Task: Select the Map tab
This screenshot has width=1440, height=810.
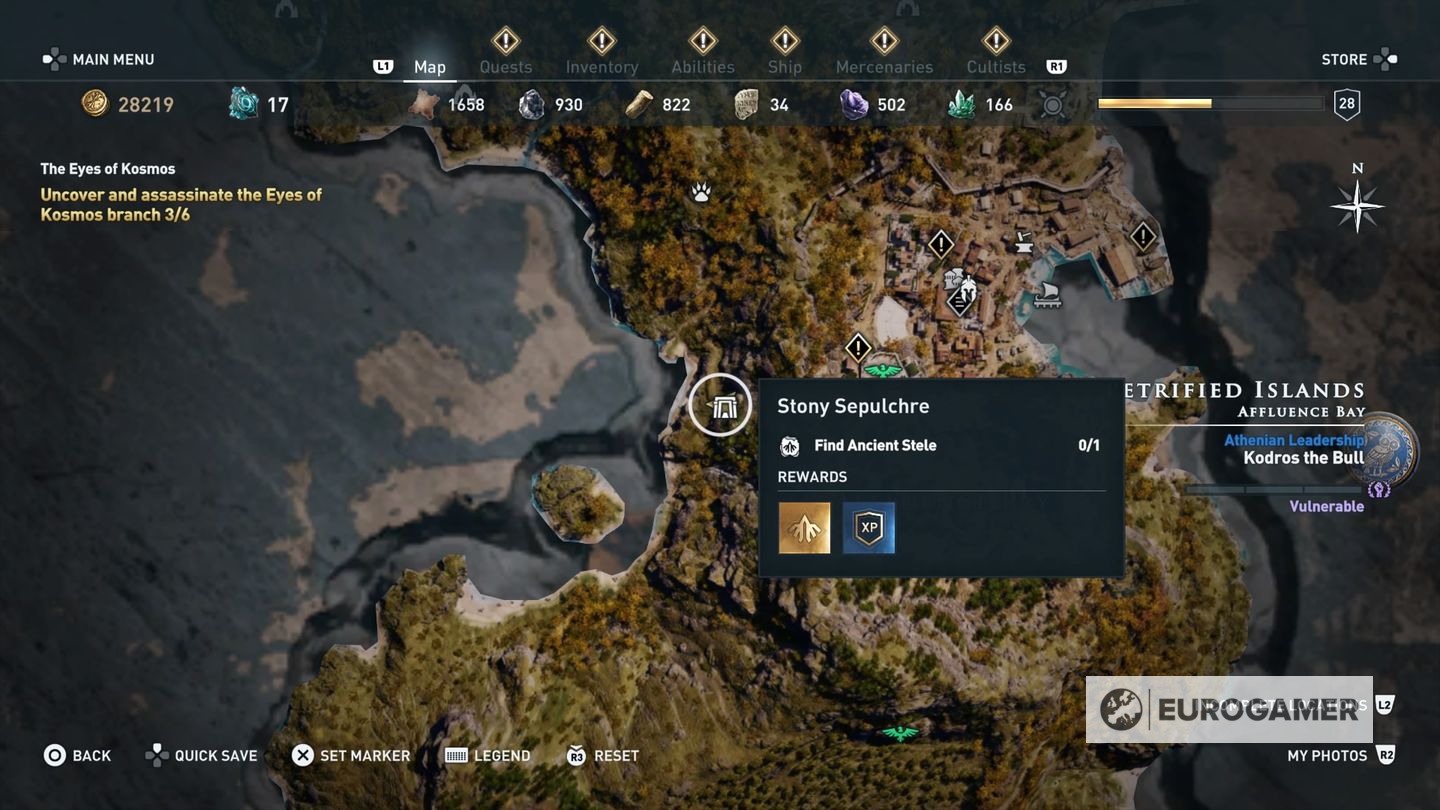Action: tap(429, 66)
